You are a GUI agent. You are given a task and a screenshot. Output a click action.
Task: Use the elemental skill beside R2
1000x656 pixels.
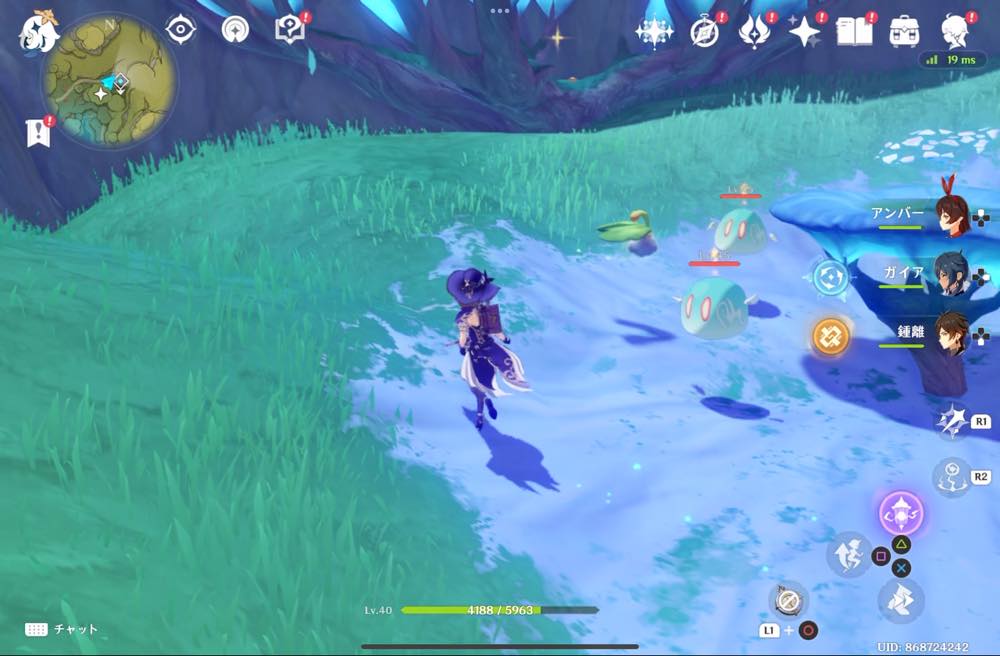(x=950, y=477)
